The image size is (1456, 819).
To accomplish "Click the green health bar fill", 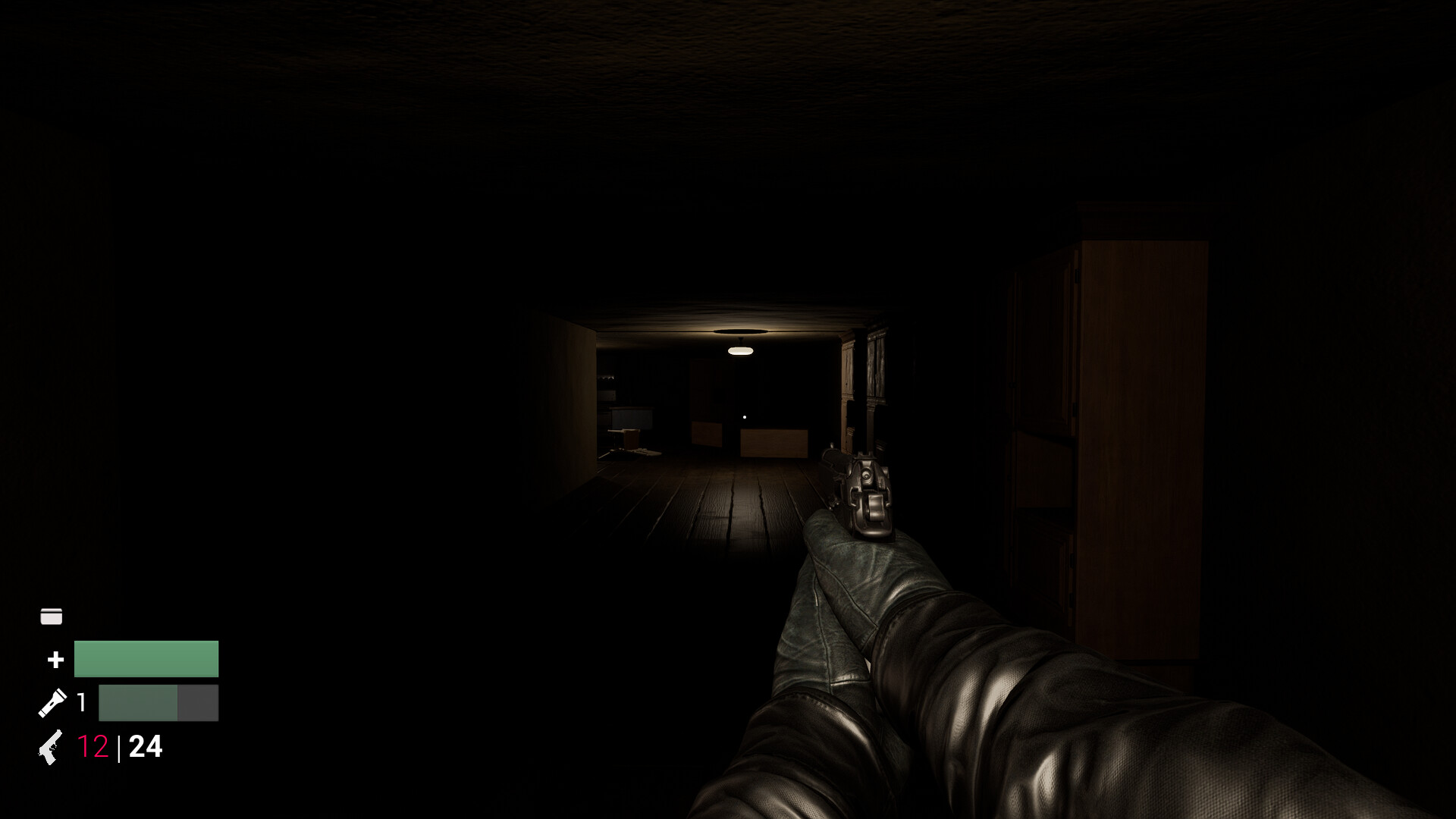I will (146, 658).
